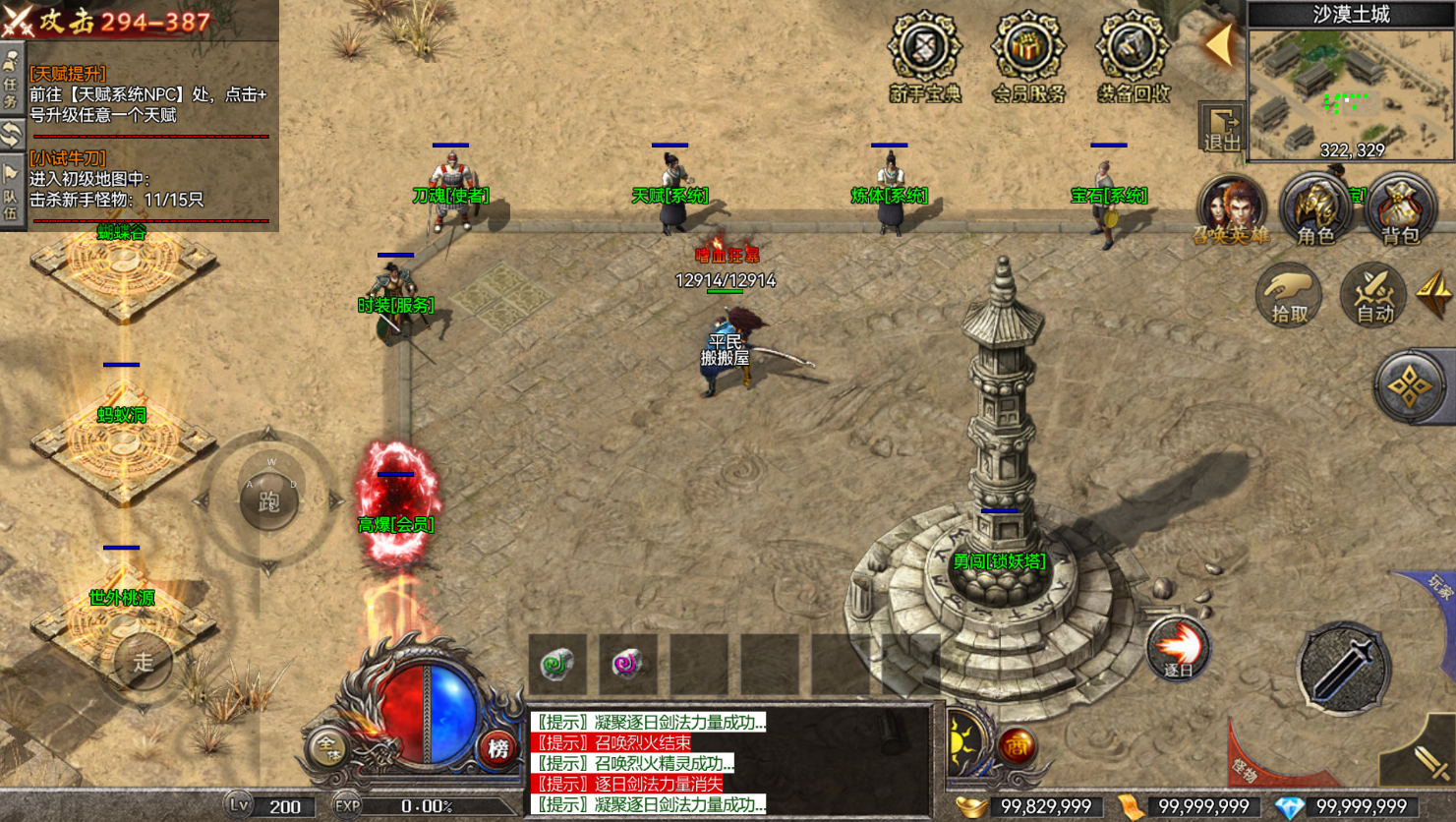Open the 会员服务 member service
This screenshot has height=822, width=1456.
(1028, 56)
